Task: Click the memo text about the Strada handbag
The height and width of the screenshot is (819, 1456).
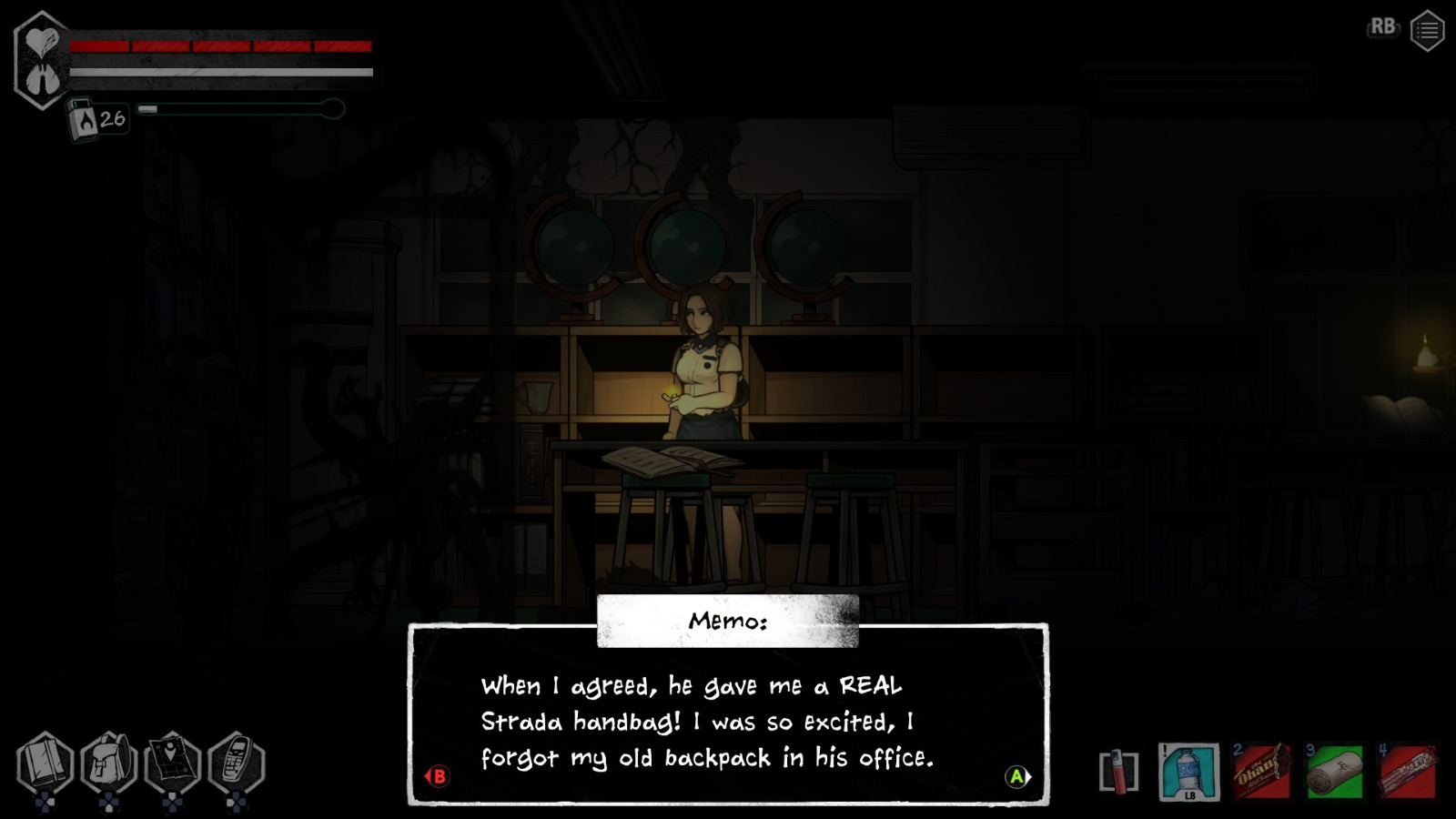Action: pyautogui.click(x=692, y=722)
